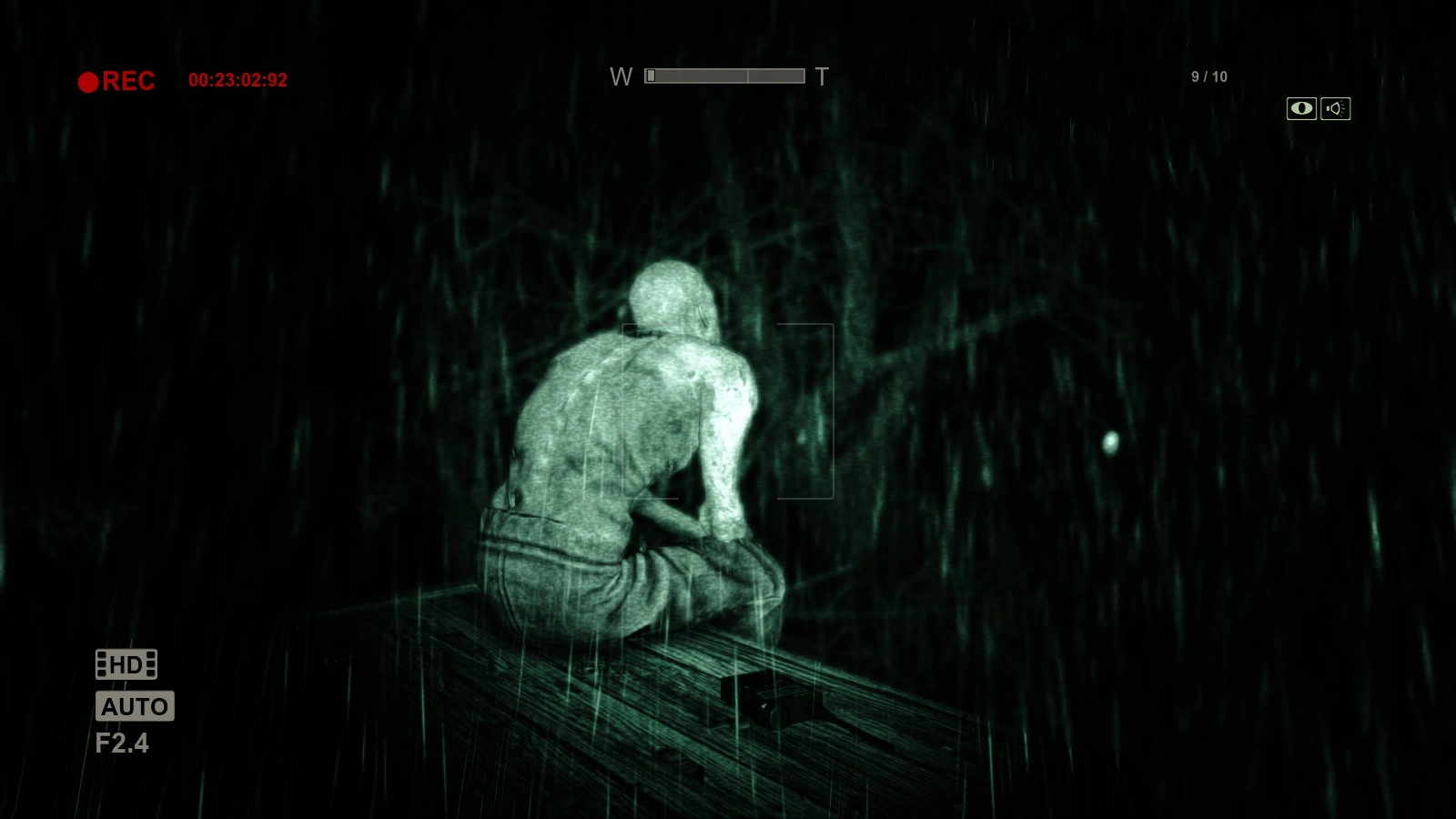Open the HD resolution setting
The image size is (1456, 819).
(x=126, y=665)
